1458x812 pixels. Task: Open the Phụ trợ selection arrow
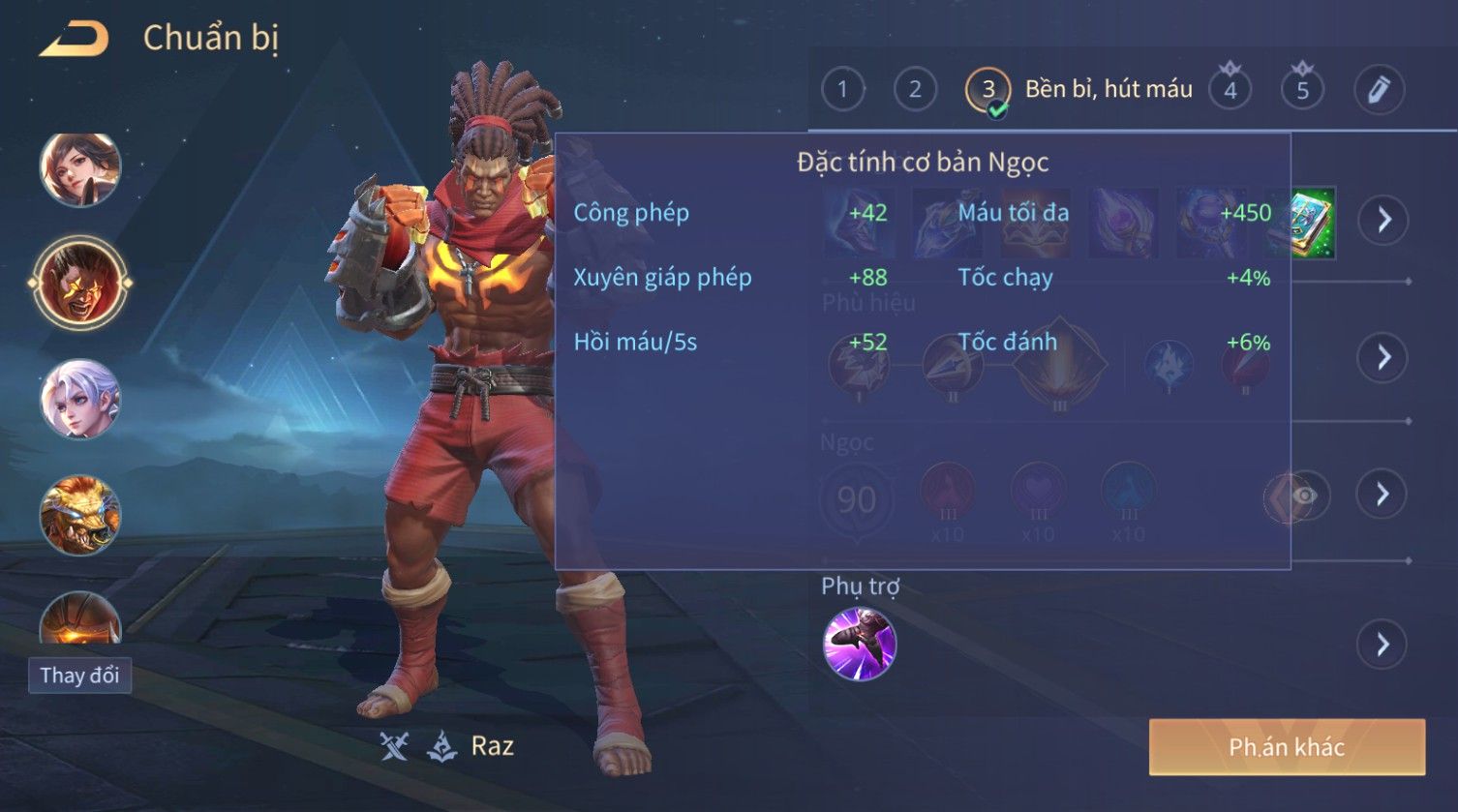pyautogui.click(x=1383, y=645)
